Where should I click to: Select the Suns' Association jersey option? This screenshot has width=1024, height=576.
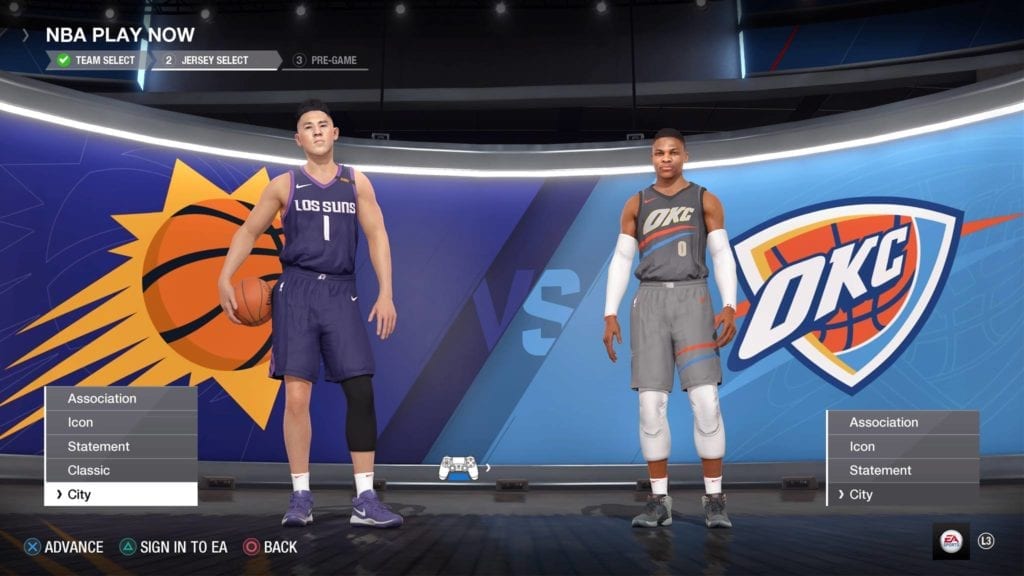point(121,399)
